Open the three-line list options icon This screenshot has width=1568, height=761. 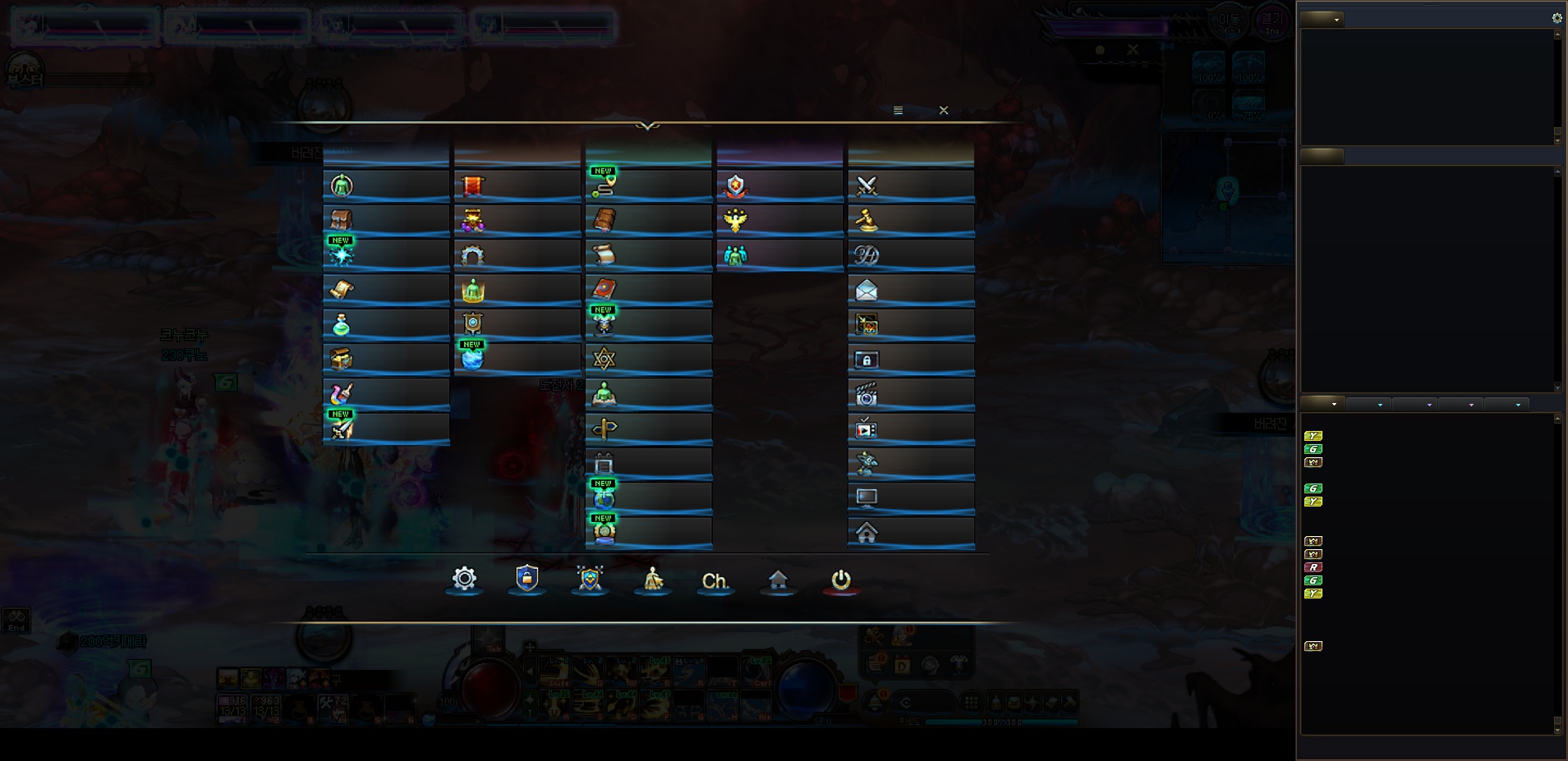[898, 110]
